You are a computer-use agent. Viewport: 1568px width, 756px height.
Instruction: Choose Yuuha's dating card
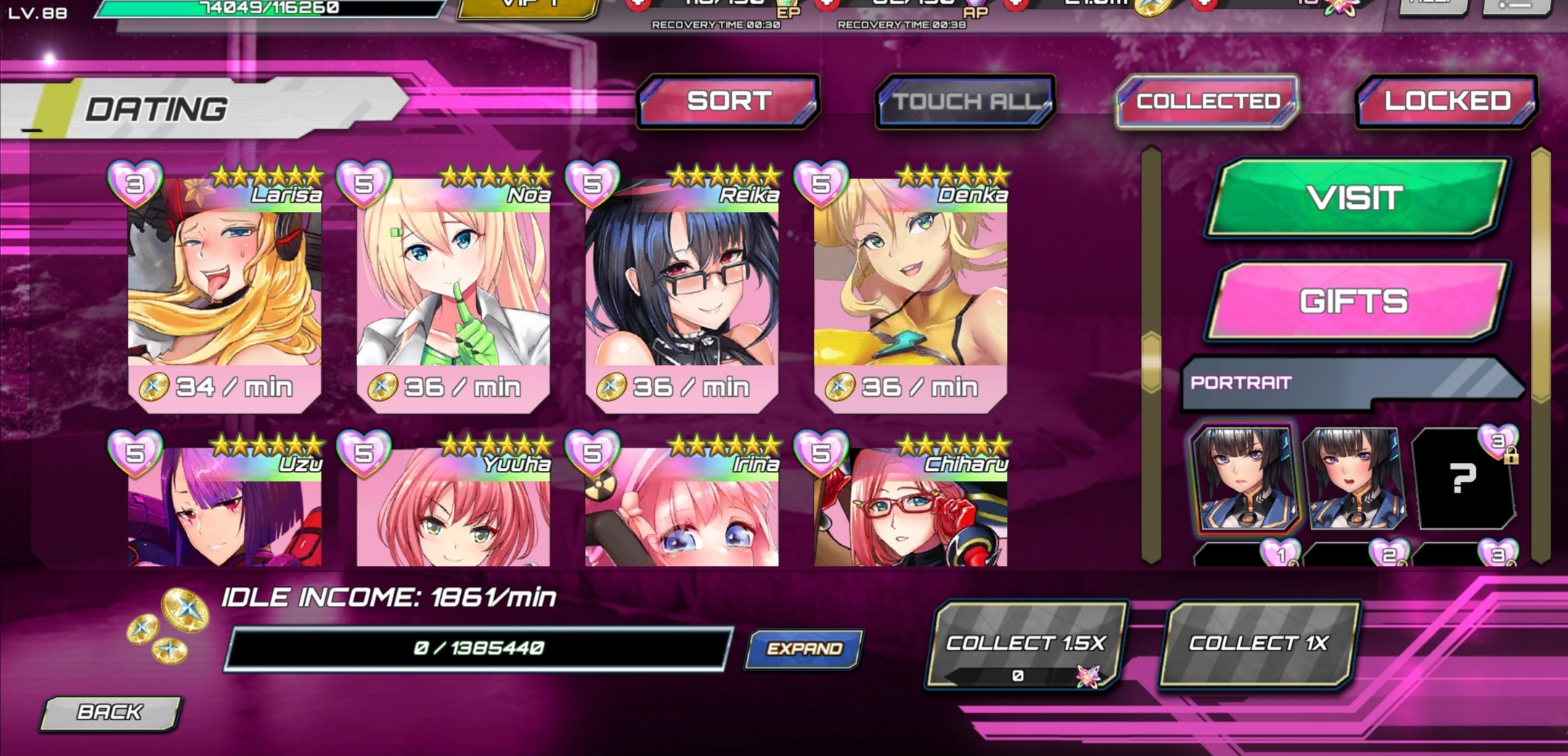coord(453,508)
